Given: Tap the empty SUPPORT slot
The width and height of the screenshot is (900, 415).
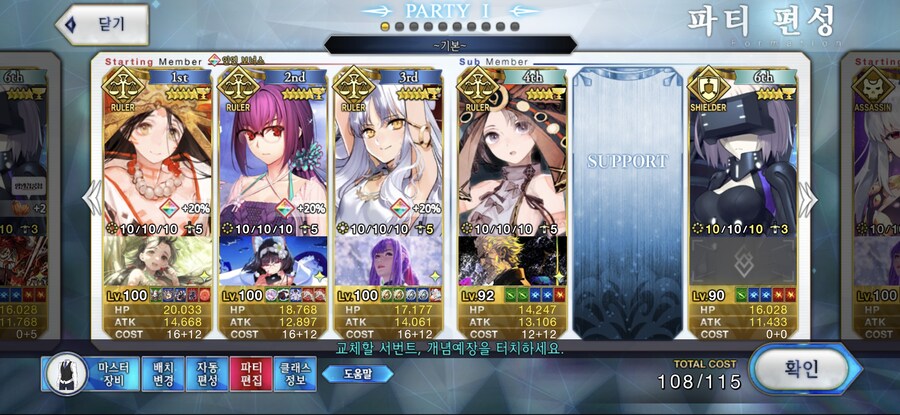Looking at the screenshot, I should [x=627, y=180].
